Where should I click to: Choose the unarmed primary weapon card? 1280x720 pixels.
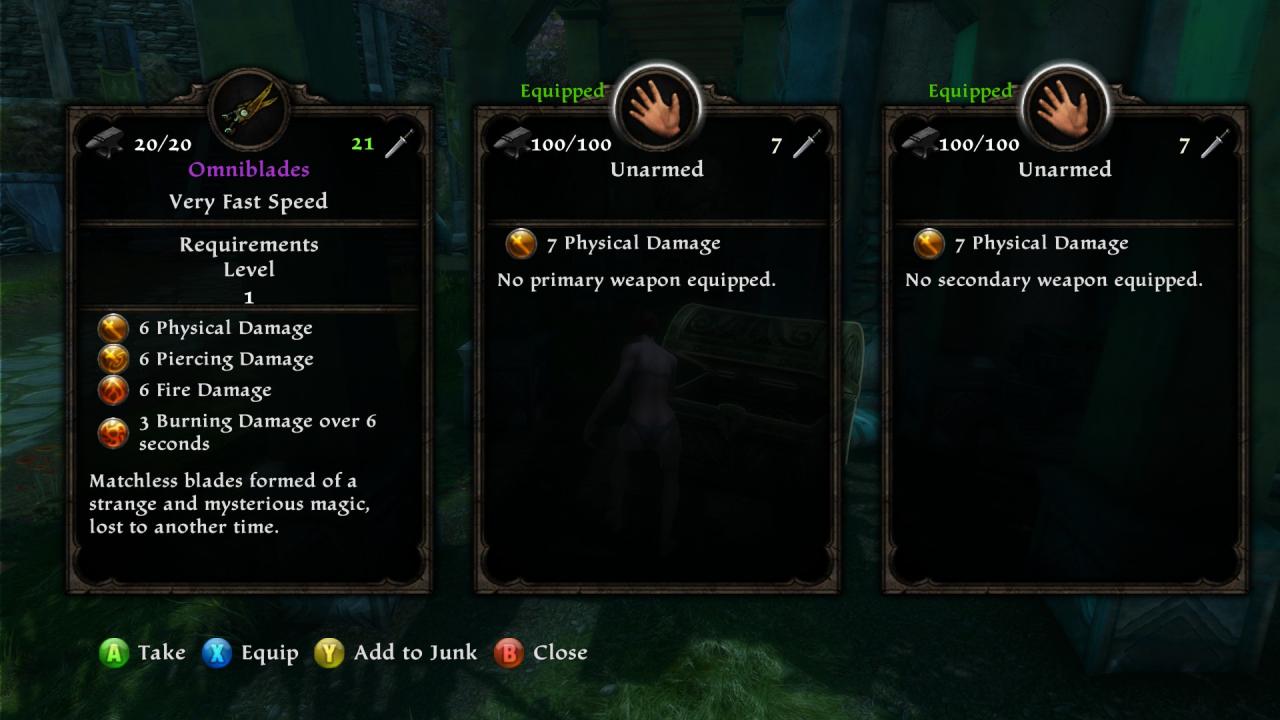pos(657,350)
